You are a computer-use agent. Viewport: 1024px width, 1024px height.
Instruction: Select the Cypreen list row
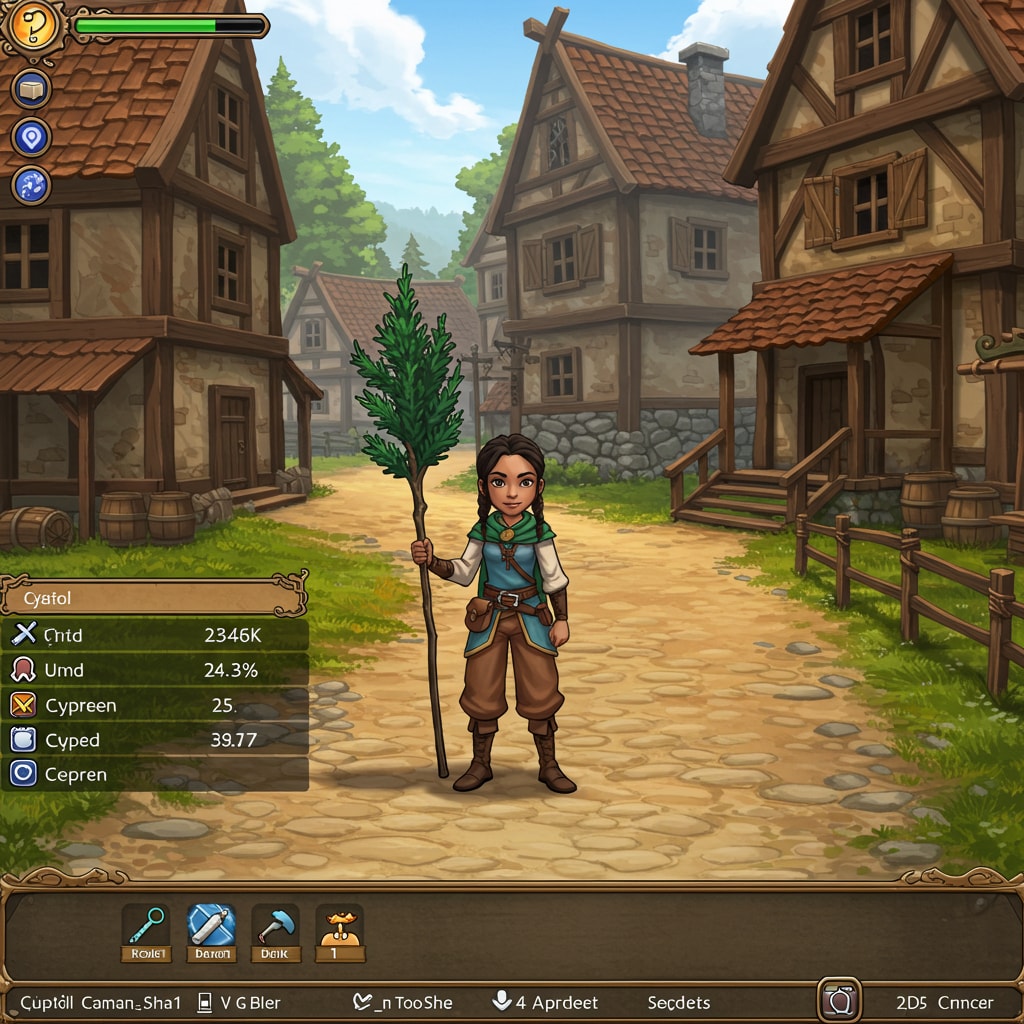(154, 705)
